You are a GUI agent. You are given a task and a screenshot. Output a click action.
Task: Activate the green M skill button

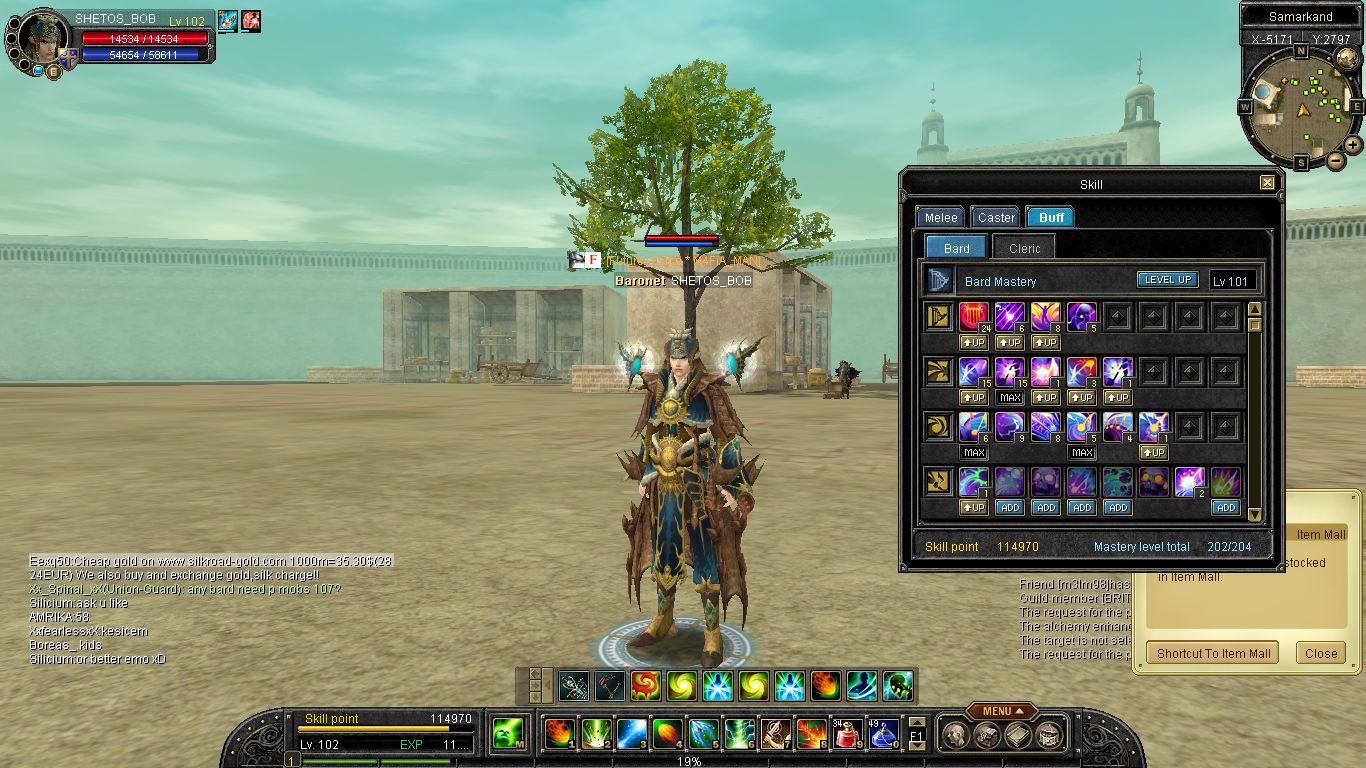[509, 734]
